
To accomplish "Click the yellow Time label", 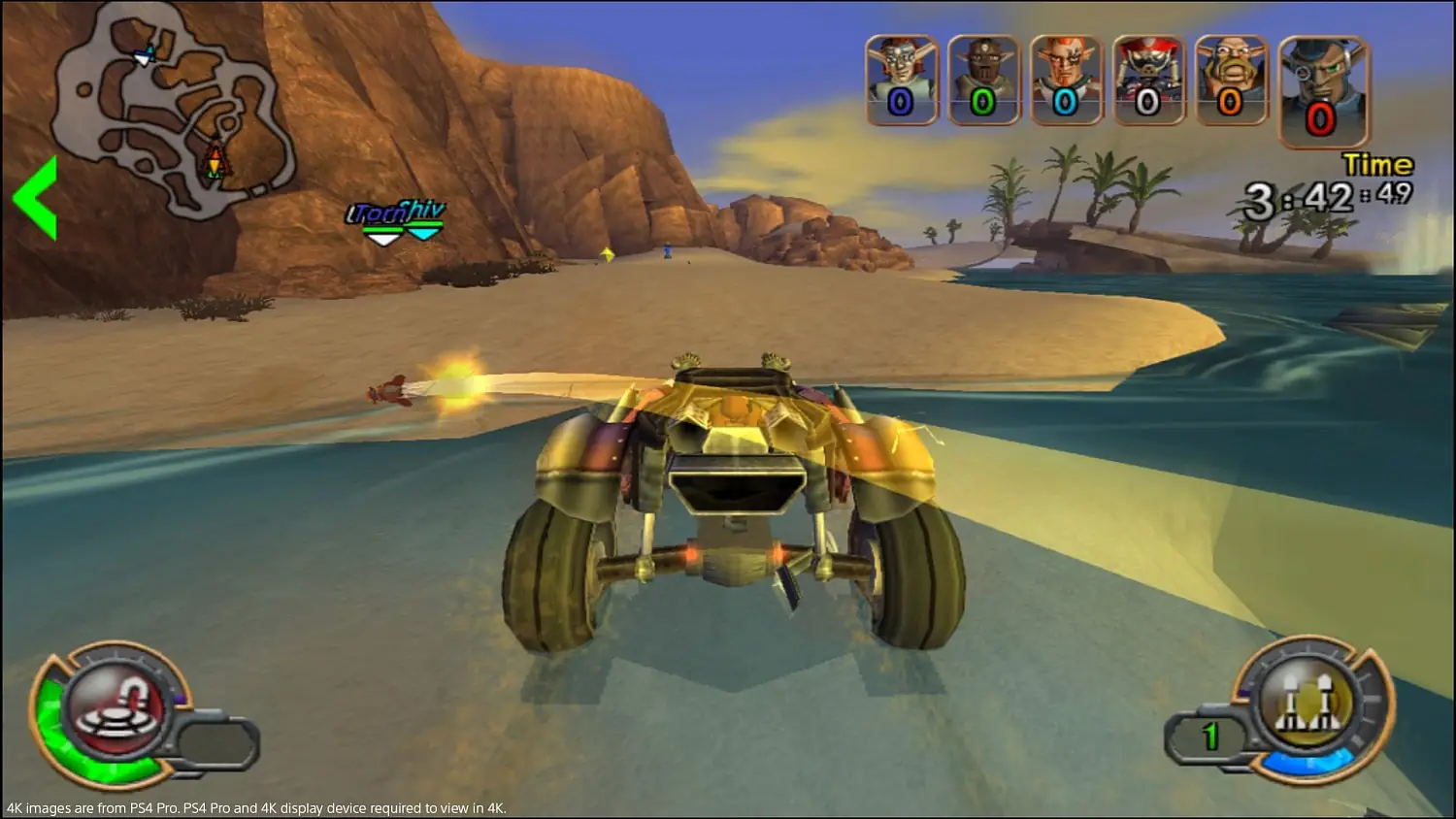I will tap(1376, 165).
